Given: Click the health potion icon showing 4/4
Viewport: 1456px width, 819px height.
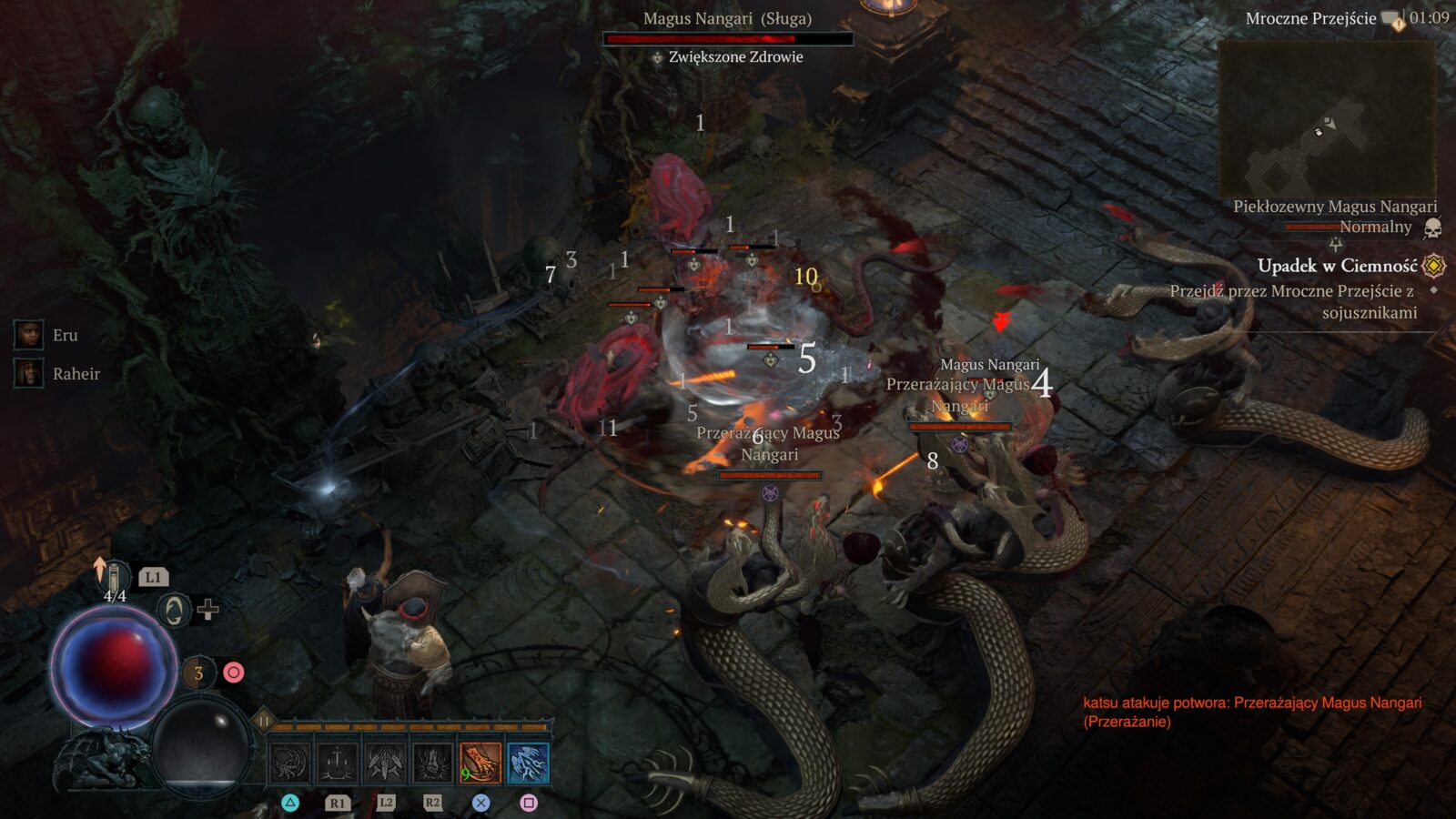Looking at the screenshot, I should pos(114,577).
